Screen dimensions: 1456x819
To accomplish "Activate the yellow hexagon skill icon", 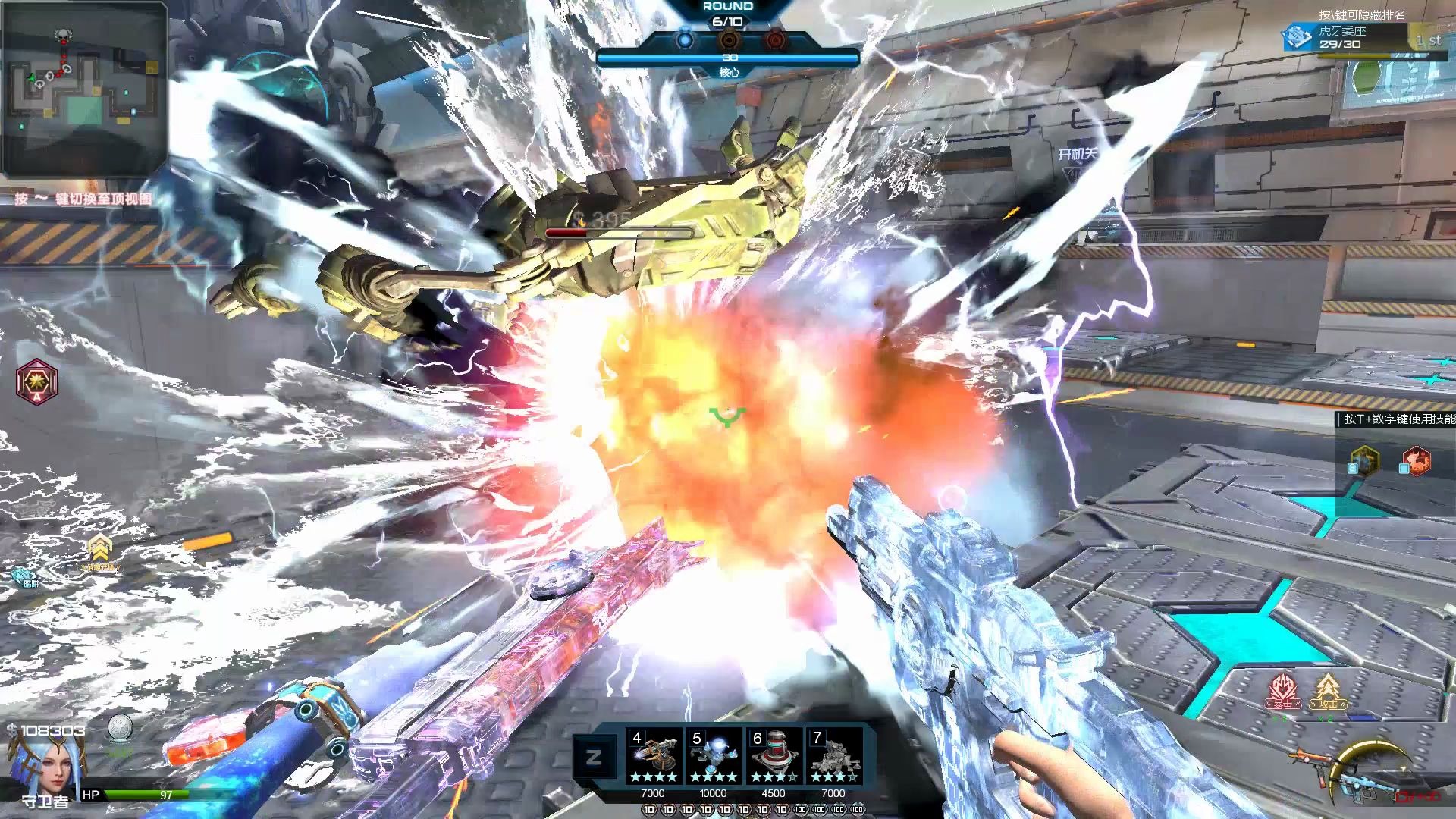I will [x=1363, y=460].
